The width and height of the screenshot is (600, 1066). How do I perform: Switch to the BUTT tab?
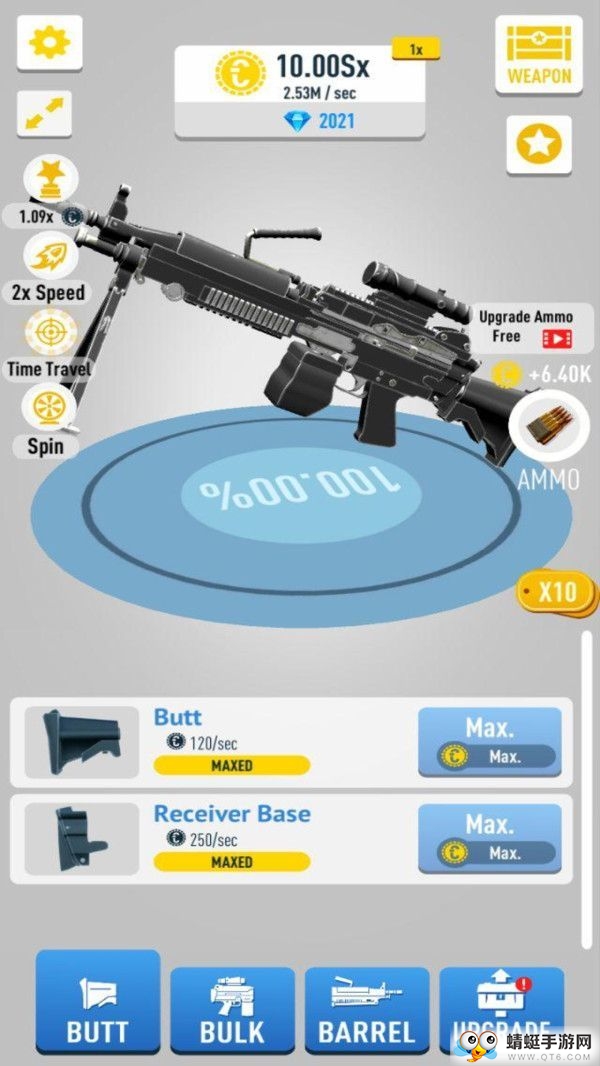(98, 1005)
